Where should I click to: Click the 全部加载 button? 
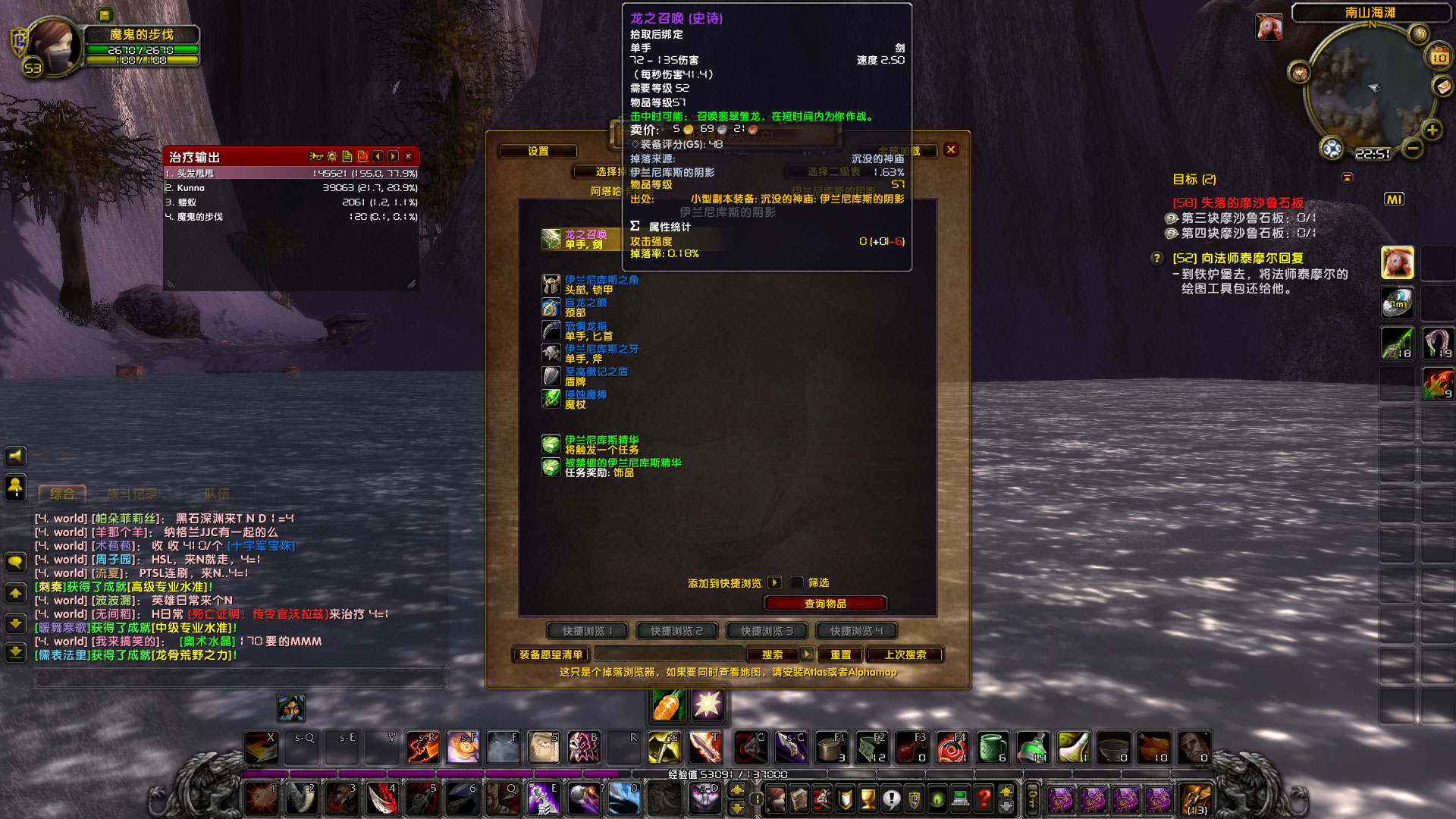899,150
